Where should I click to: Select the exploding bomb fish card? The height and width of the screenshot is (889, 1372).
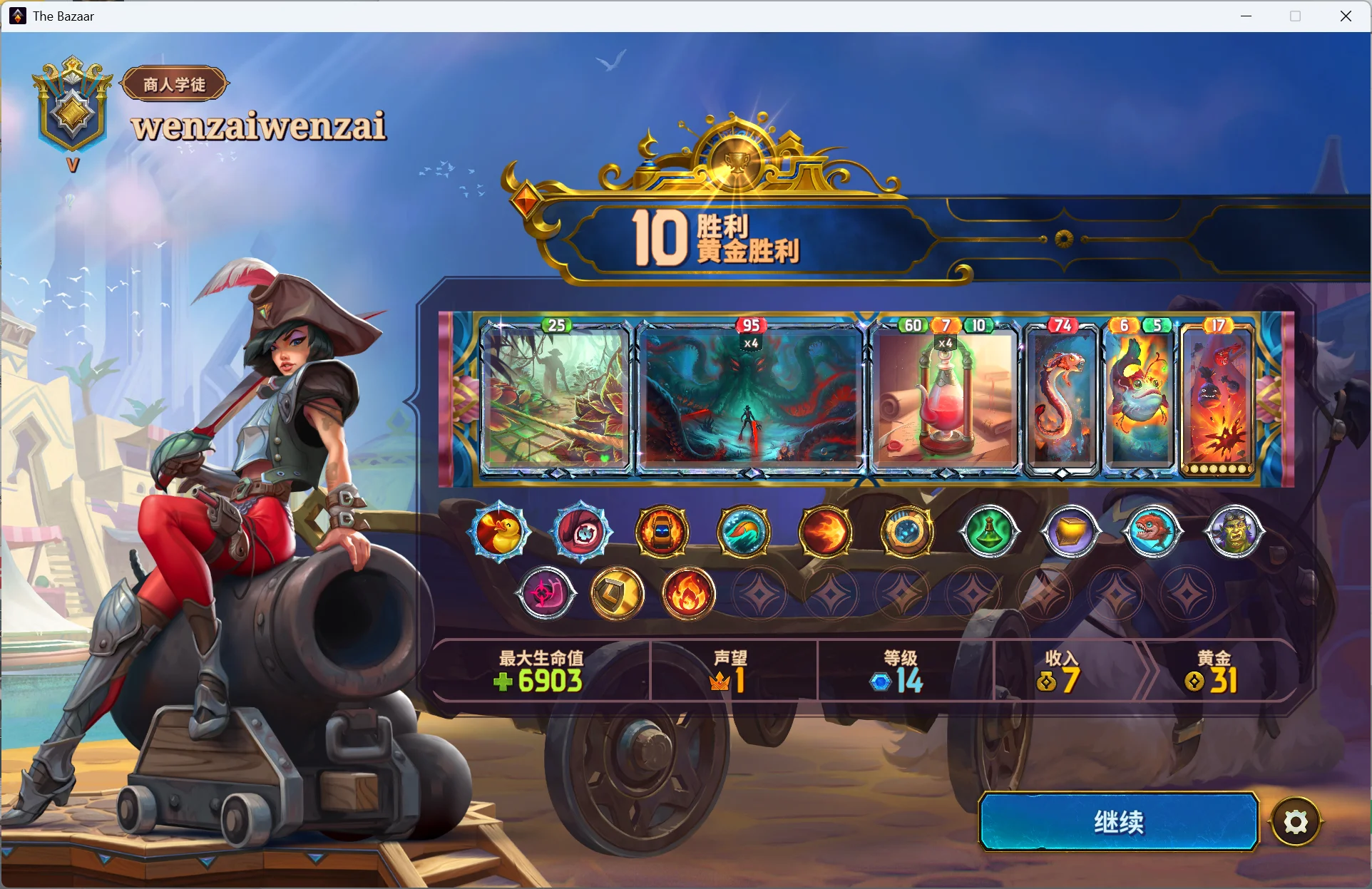pos(1217,399)
